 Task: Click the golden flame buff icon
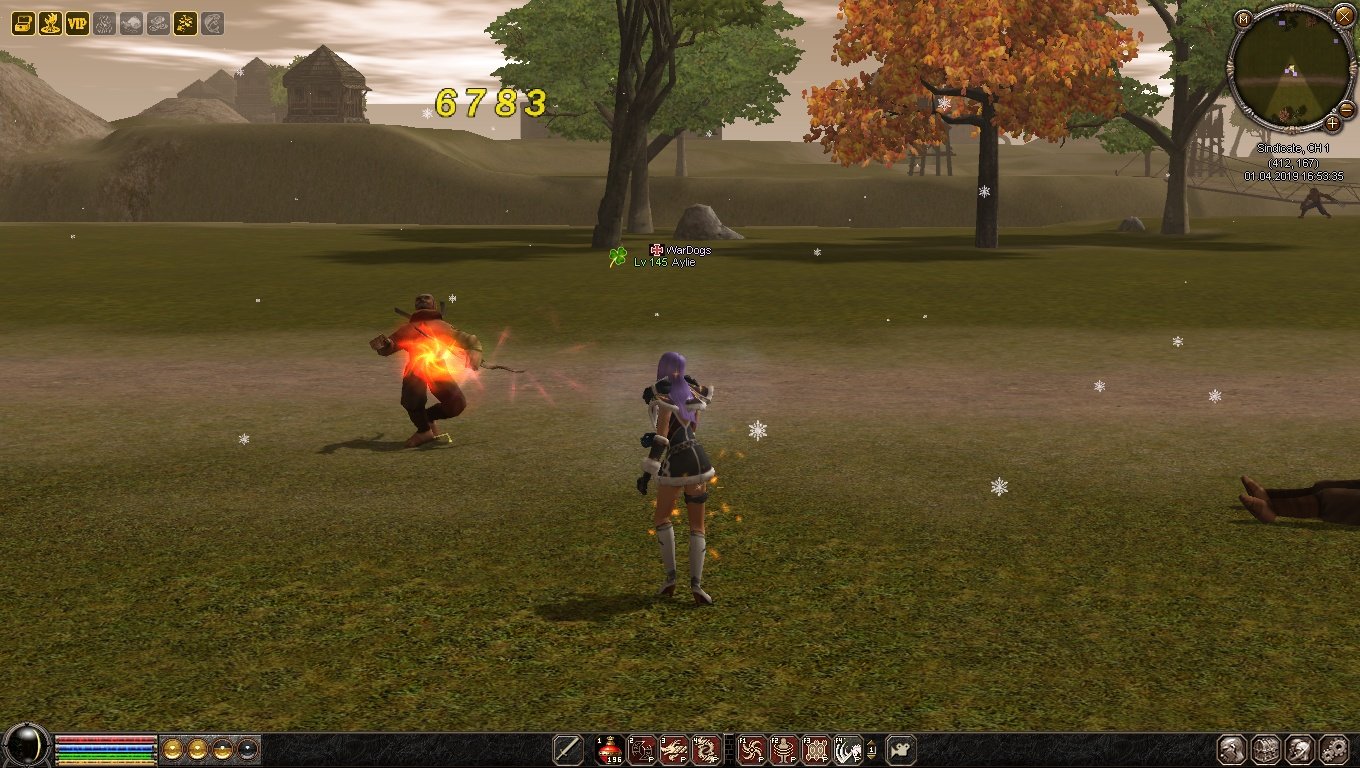50,23
